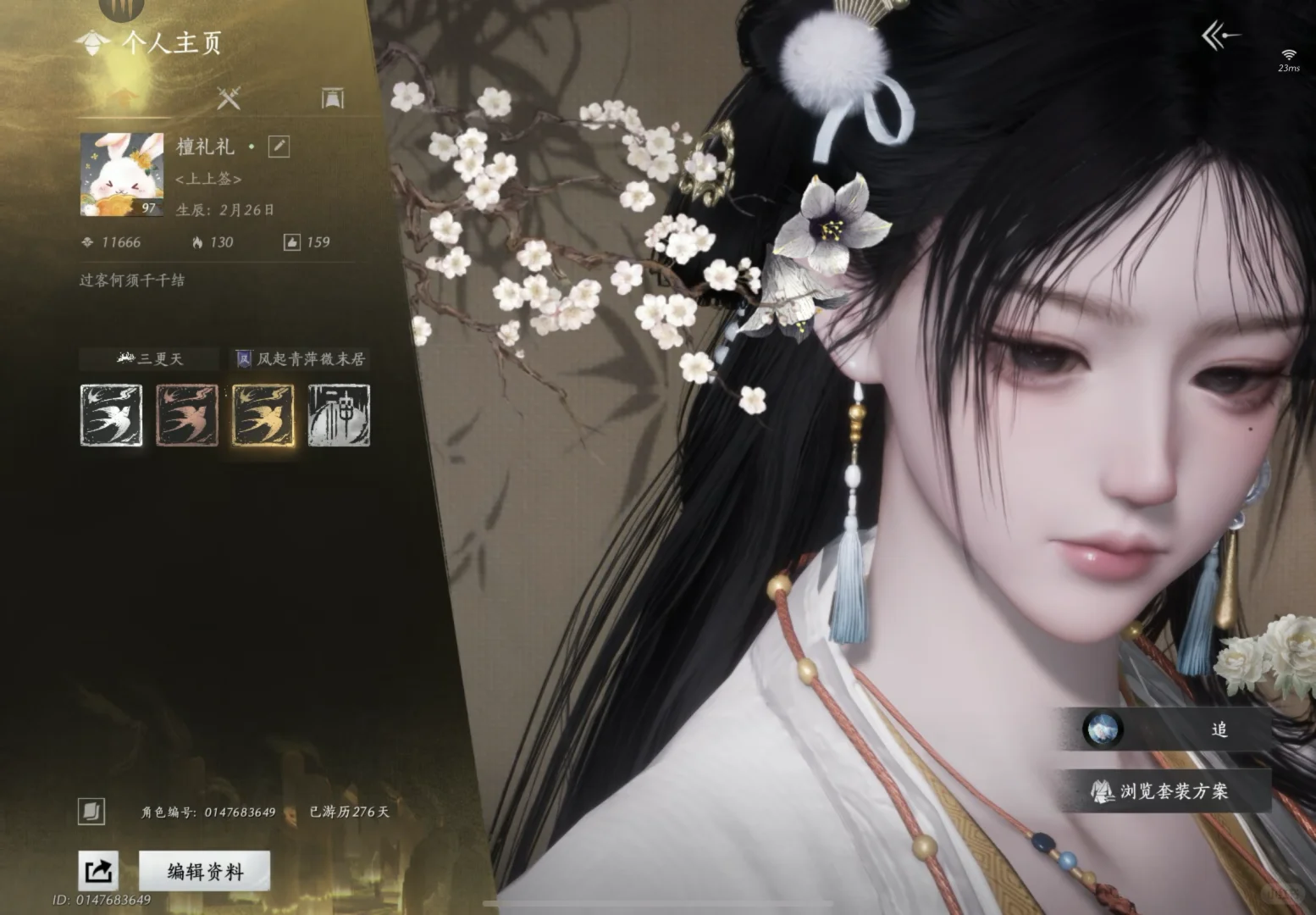Share the profile via the arrow icon
1316x915 pixels.
pos(98,871)
